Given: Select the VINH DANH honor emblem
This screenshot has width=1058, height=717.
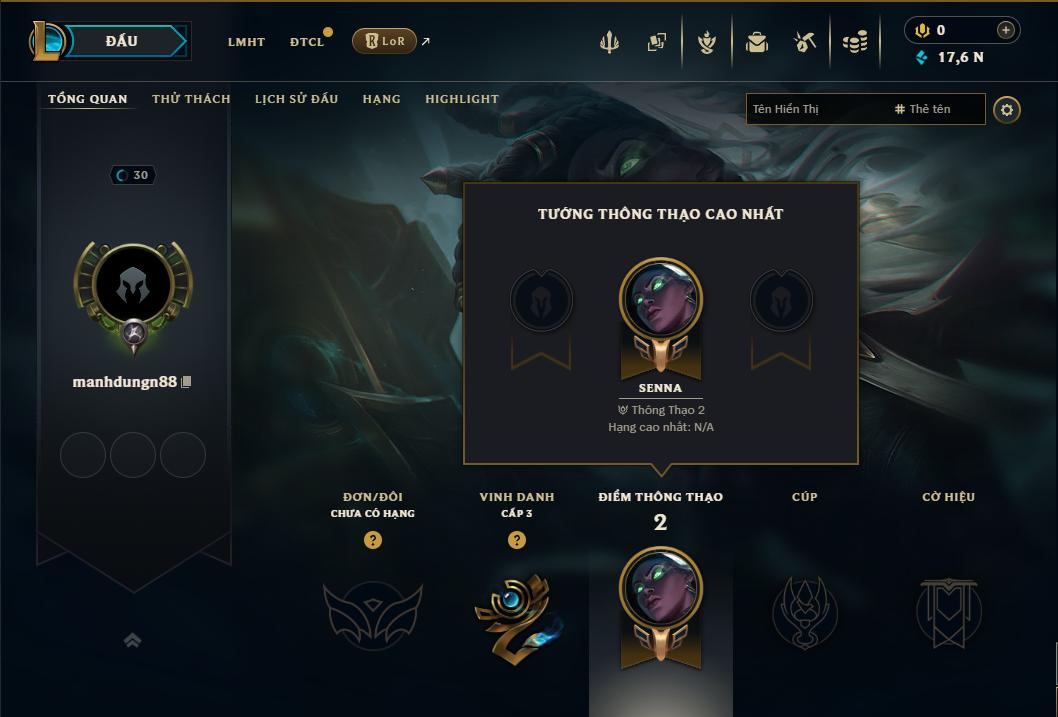Looking at the screenshot, I should click(516, 611).
